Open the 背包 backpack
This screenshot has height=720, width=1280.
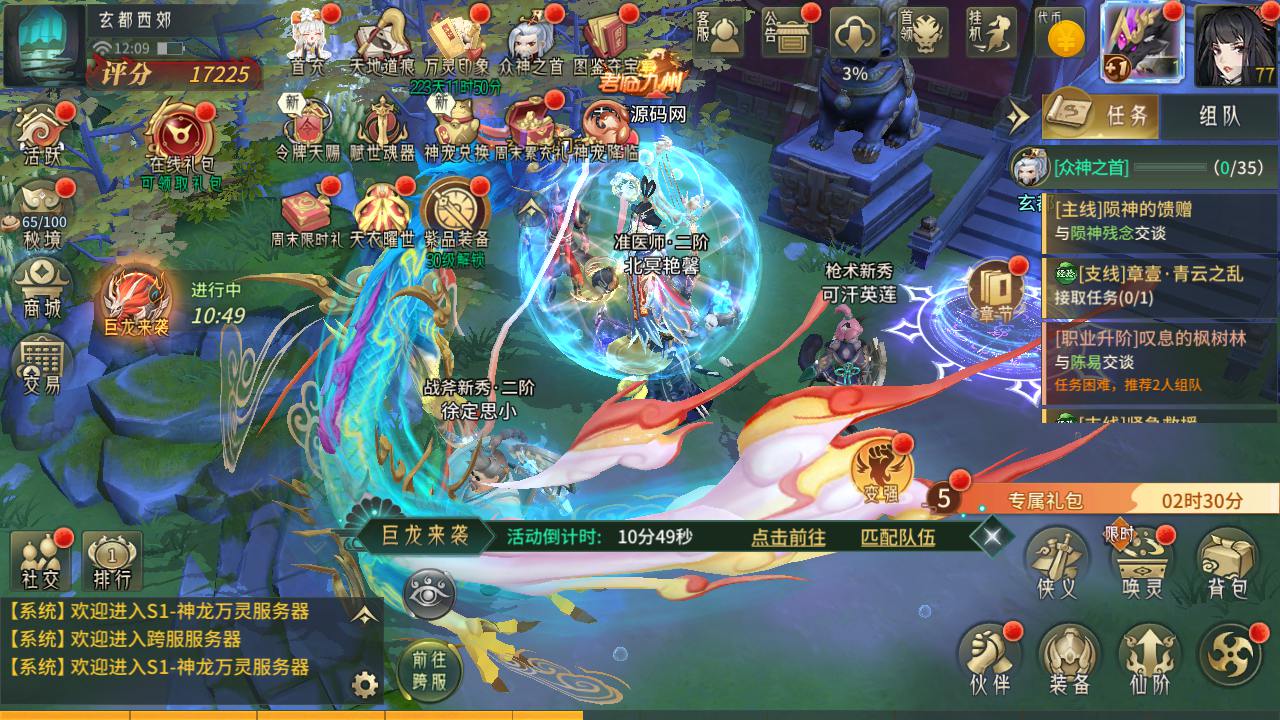[x=1227, y=563]
